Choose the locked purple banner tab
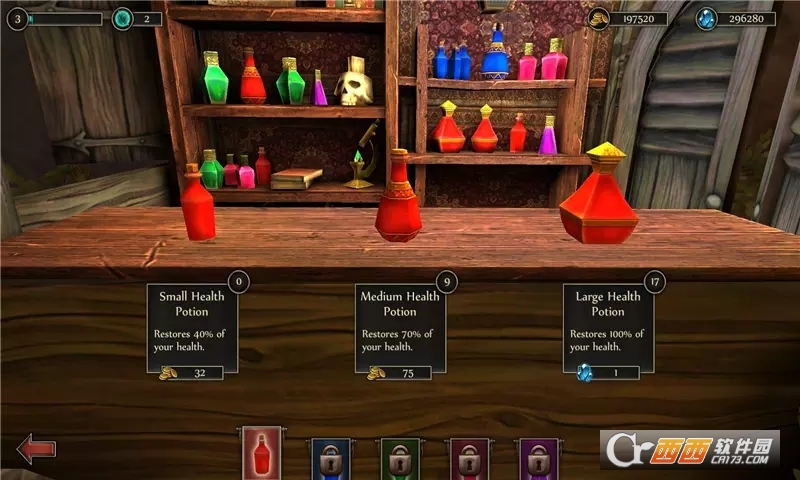This screenshot has width=800, height=480. click(537, 459)
